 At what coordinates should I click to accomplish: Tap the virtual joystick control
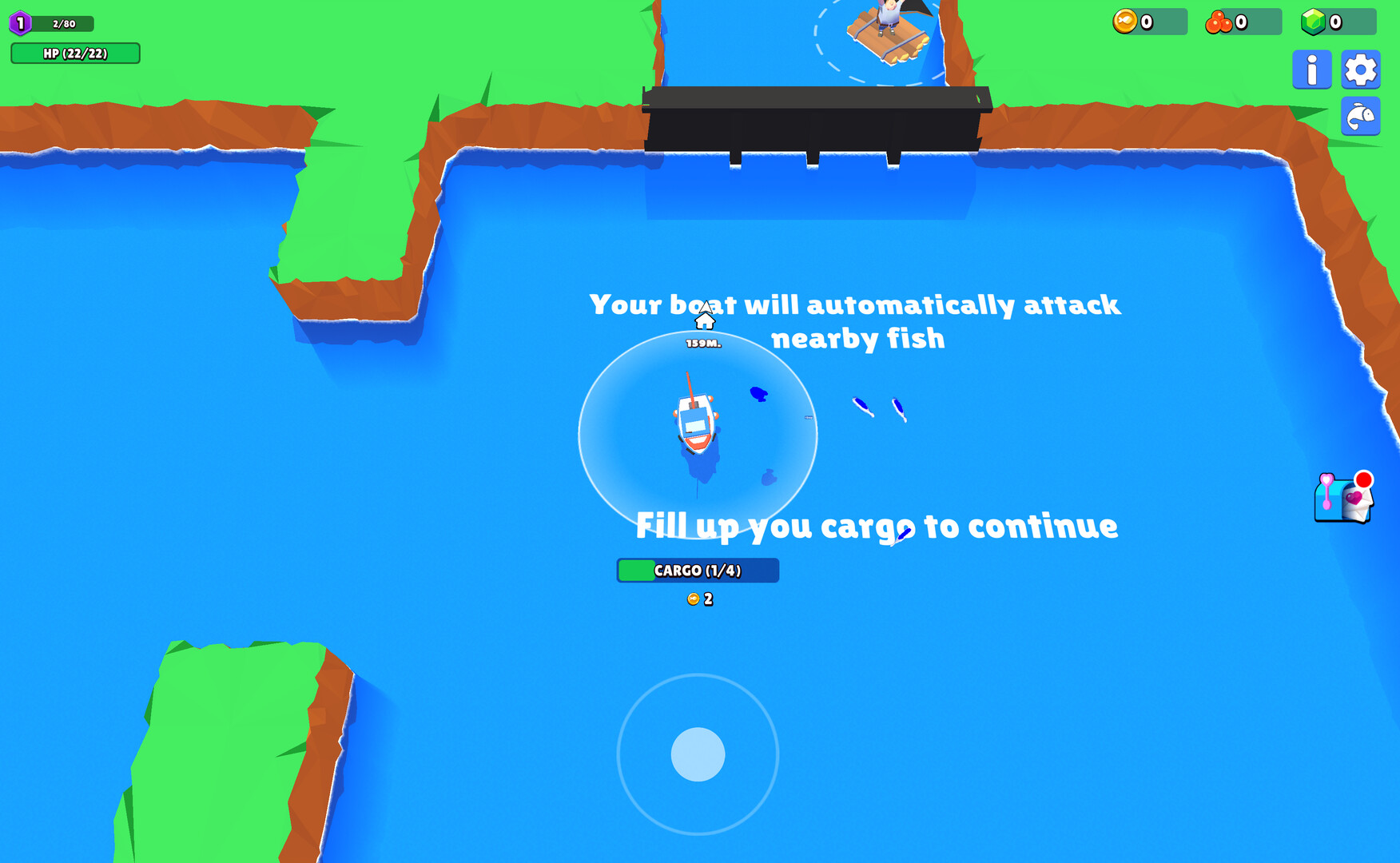(x=698, y=754)
